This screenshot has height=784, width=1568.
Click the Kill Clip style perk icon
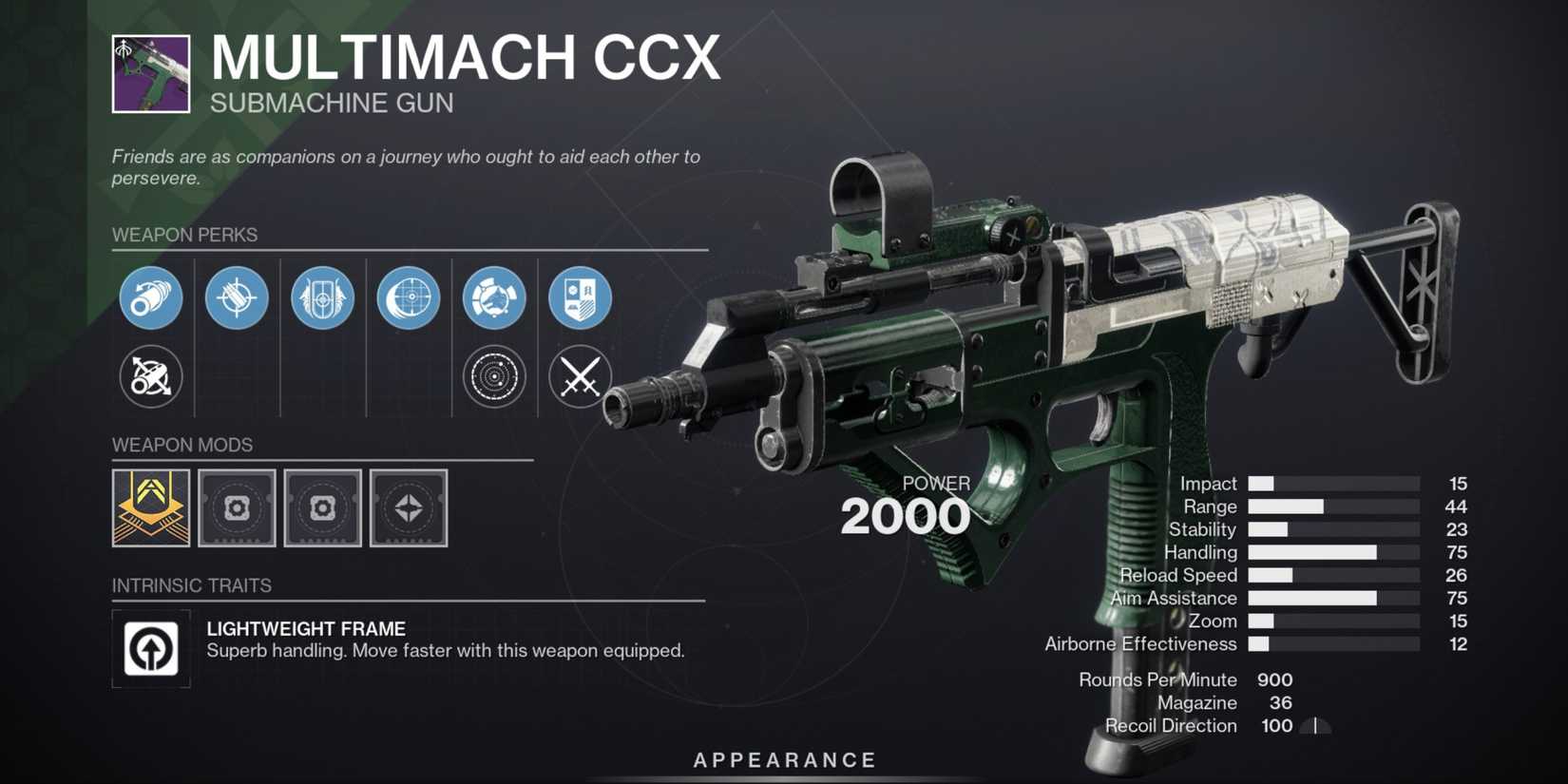[493, 297]
